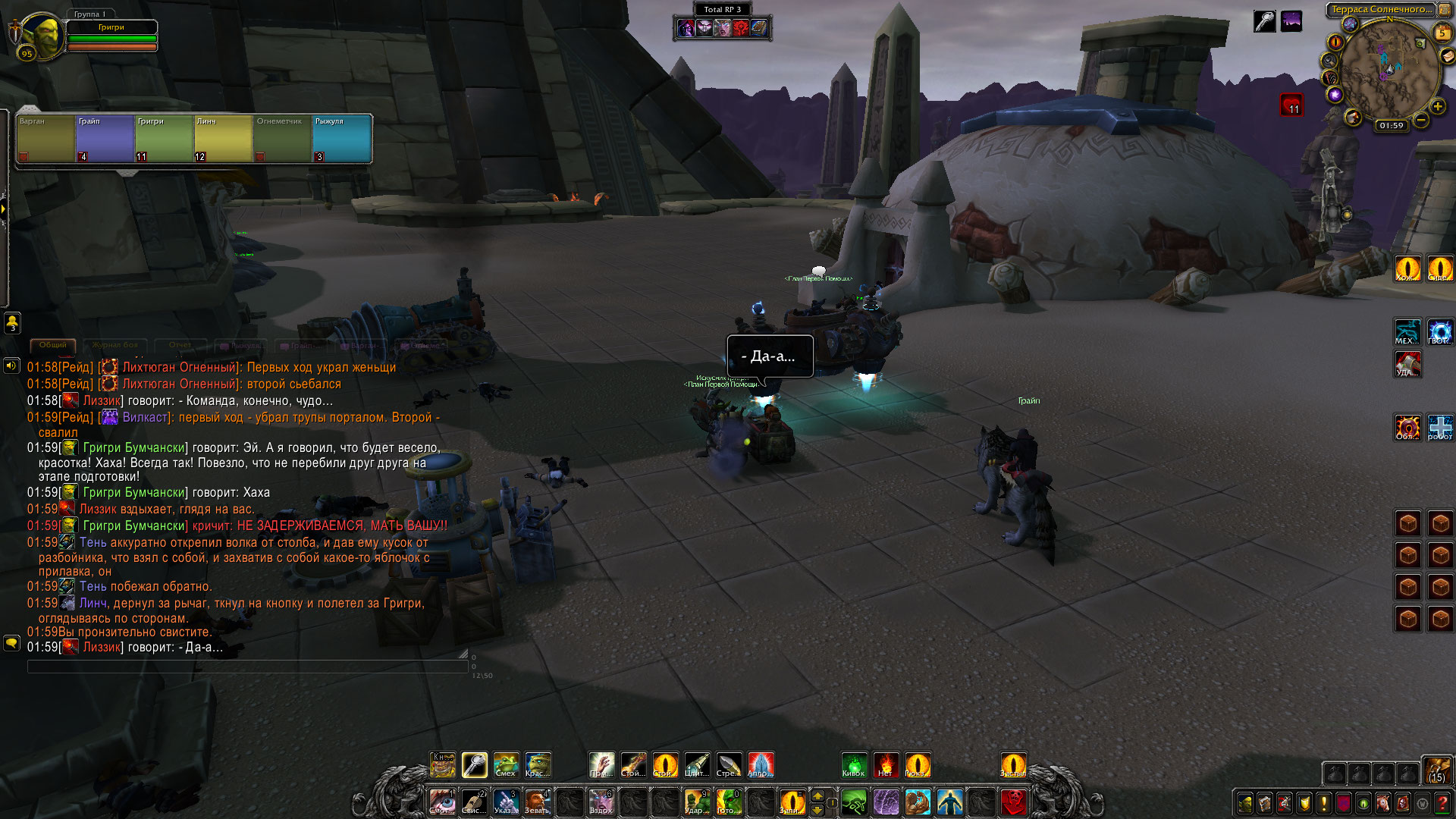
Task: Open the red question mark help button
Action: coord(1442,803)
